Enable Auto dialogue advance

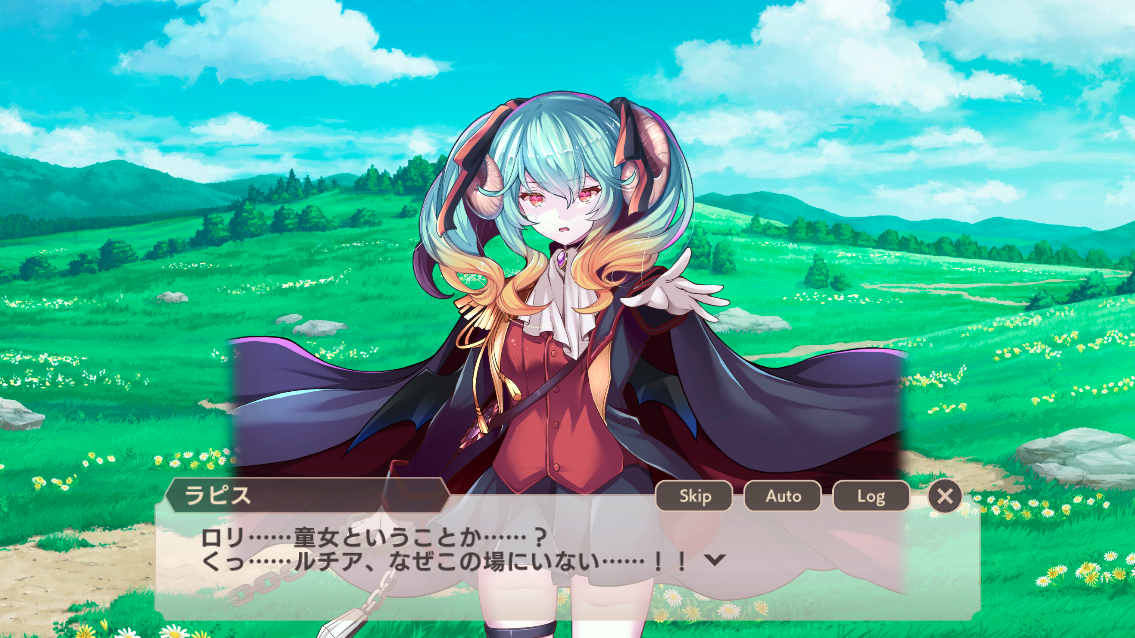(782, 496)
